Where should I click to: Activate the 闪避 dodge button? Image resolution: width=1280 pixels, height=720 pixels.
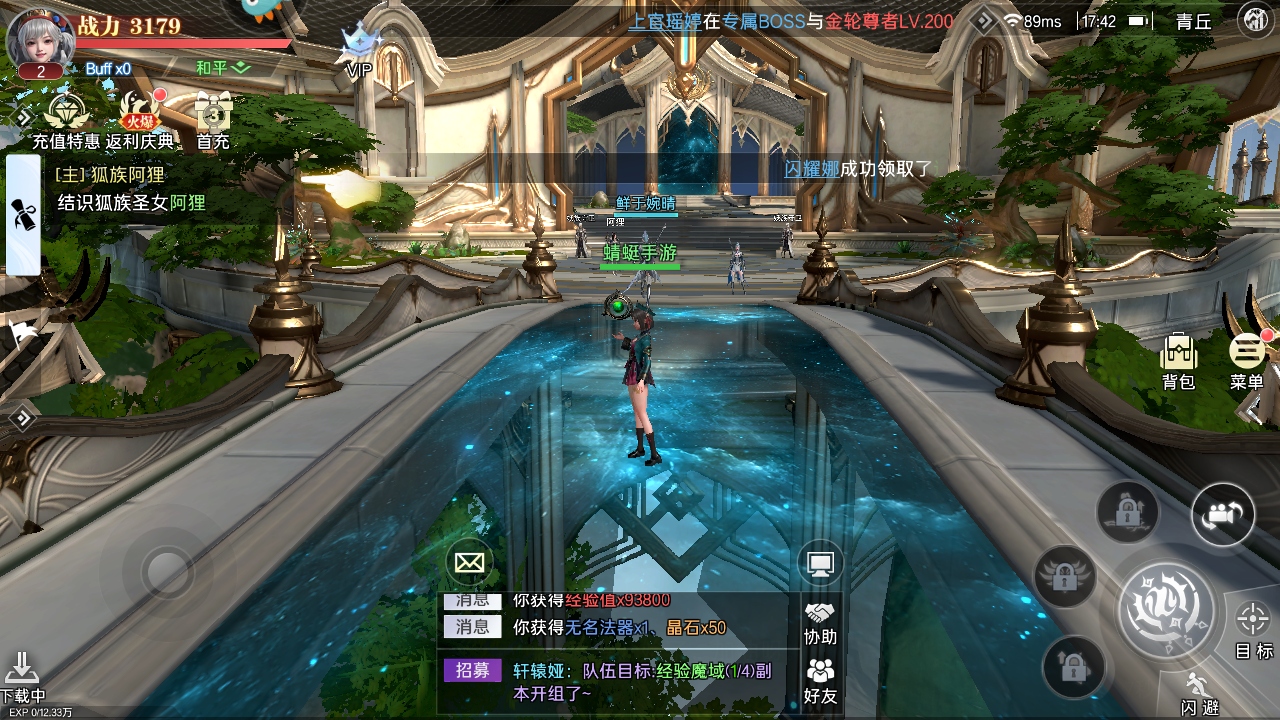1198,694
